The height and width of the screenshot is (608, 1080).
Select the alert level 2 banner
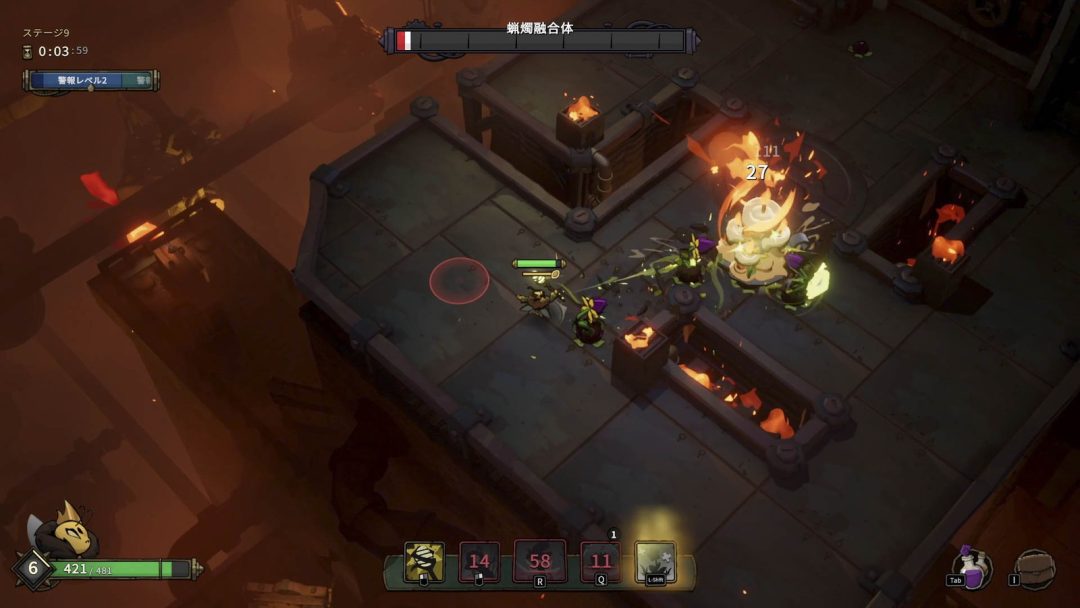[90, 80]
